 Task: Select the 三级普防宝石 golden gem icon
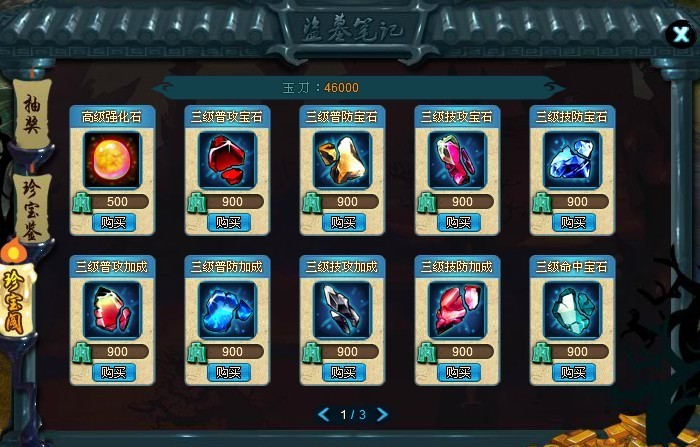(342, 159)
